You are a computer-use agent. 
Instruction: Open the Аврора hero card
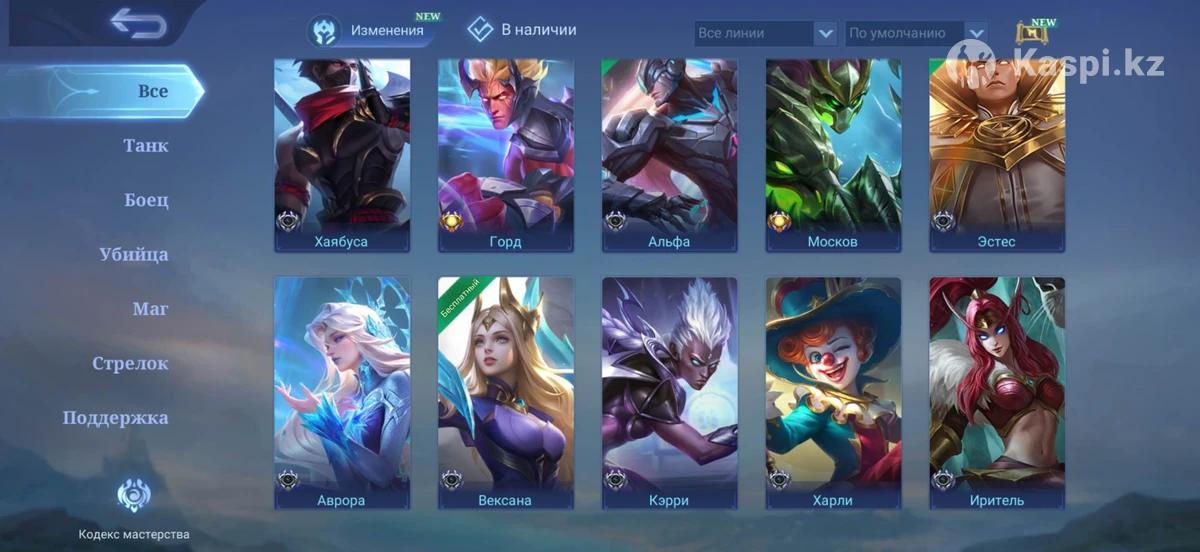(x=342, y=393)
